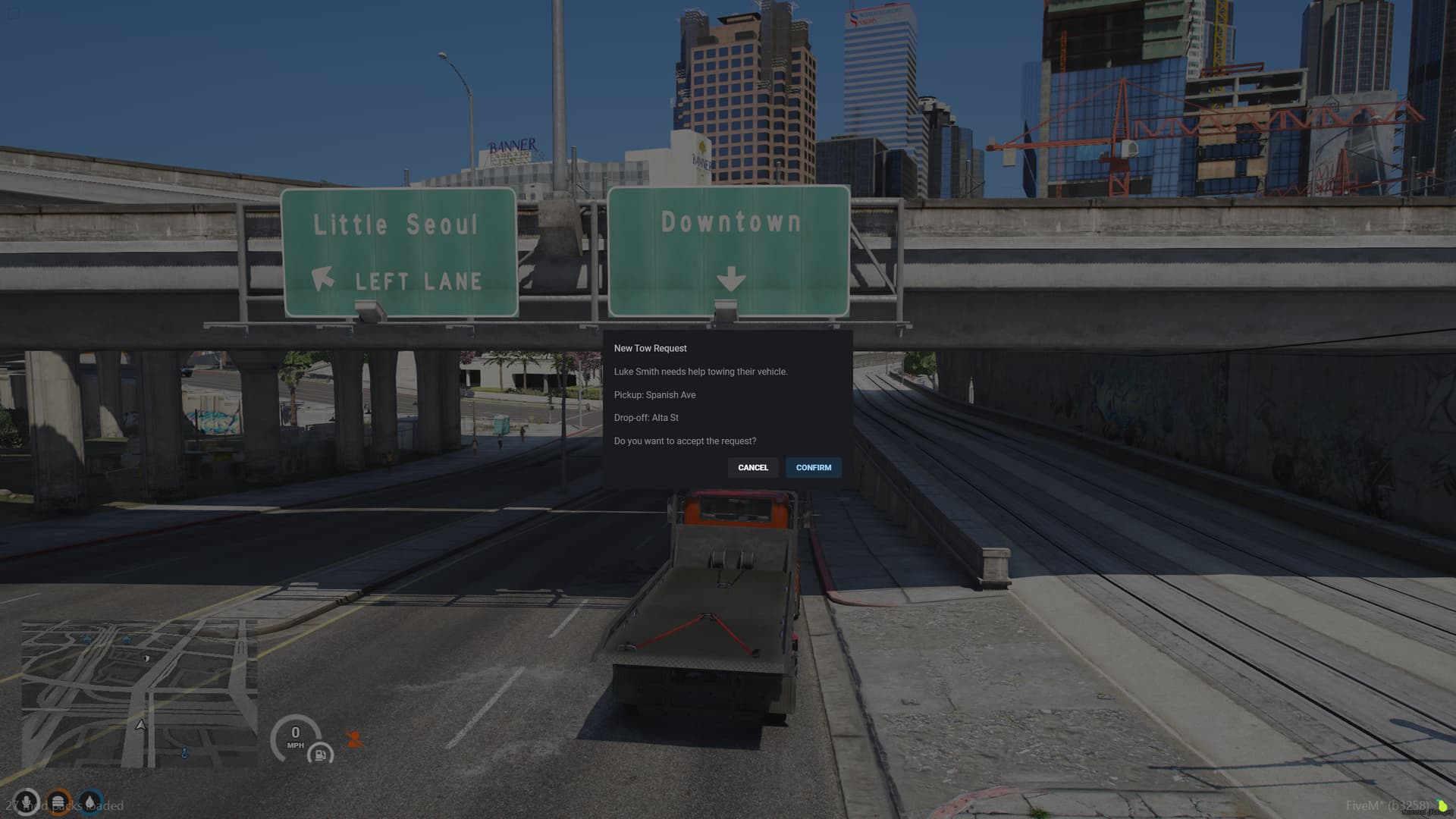Click the fuel pump gauge icon
The height and width of the screenshot is (819, 1456).
point(321,754)
